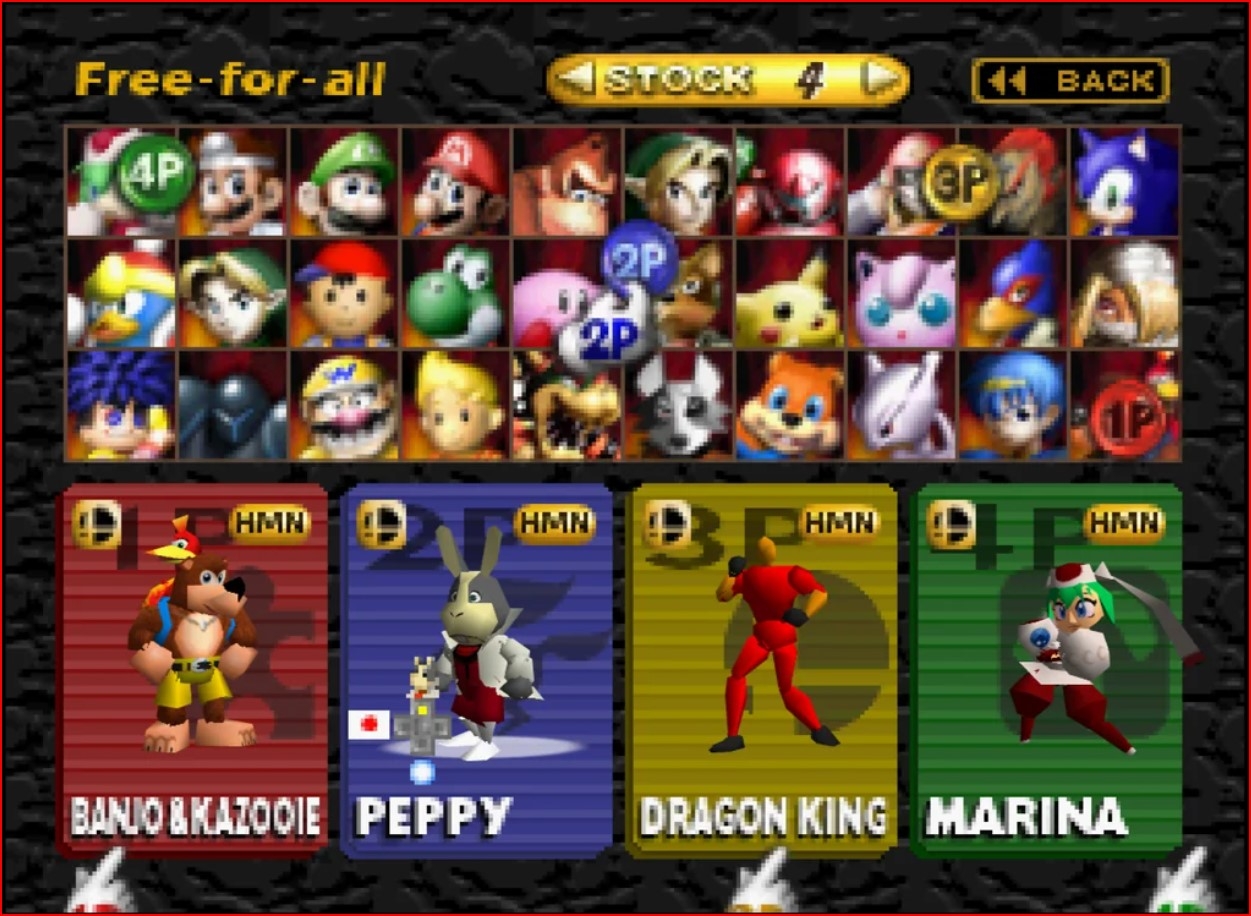1251x916 pixels.
Task: Choose Yoshi's portrait
Action: coord(457,294)
